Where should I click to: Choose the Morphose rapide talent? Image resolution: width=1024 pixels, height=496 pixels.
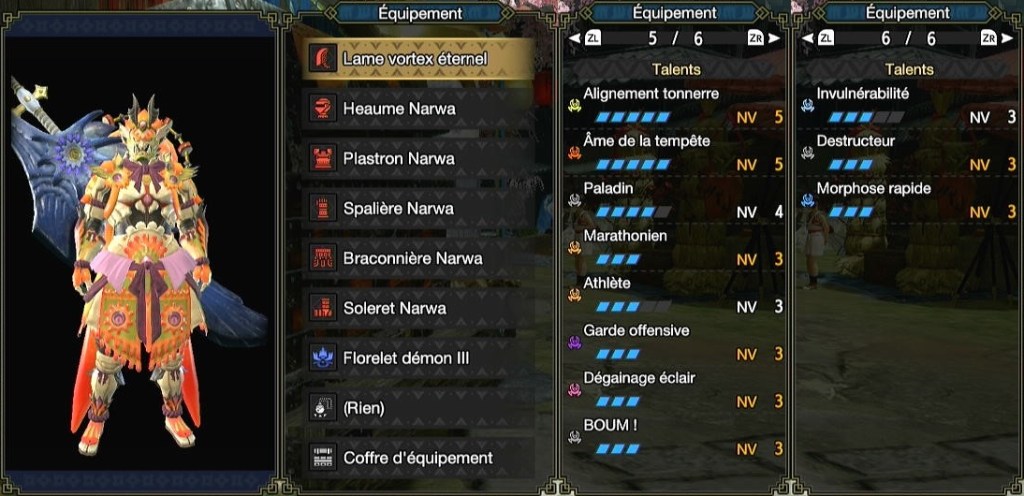pos(905,200)
